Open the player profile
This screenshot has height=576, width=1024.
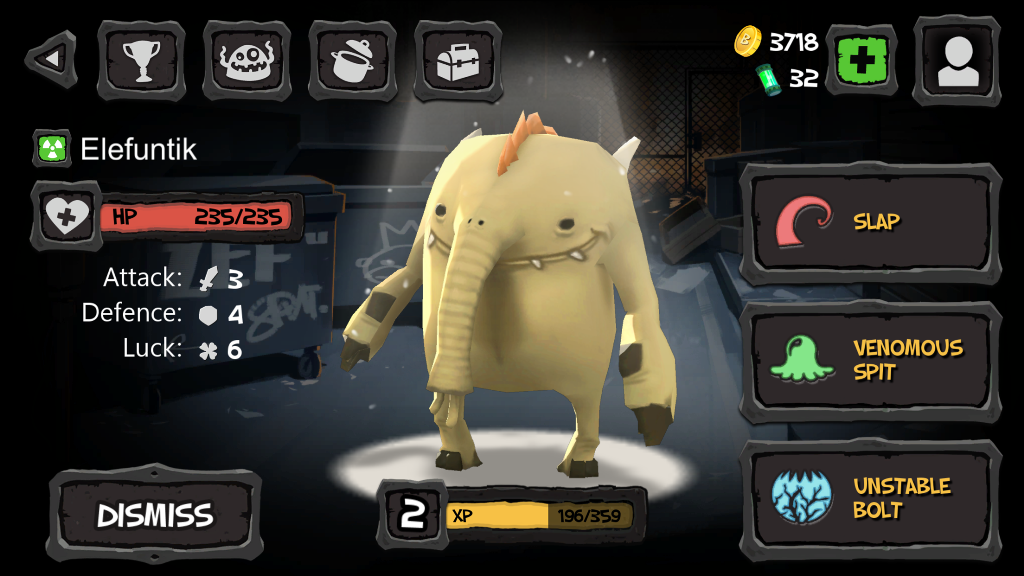[957, 60]
